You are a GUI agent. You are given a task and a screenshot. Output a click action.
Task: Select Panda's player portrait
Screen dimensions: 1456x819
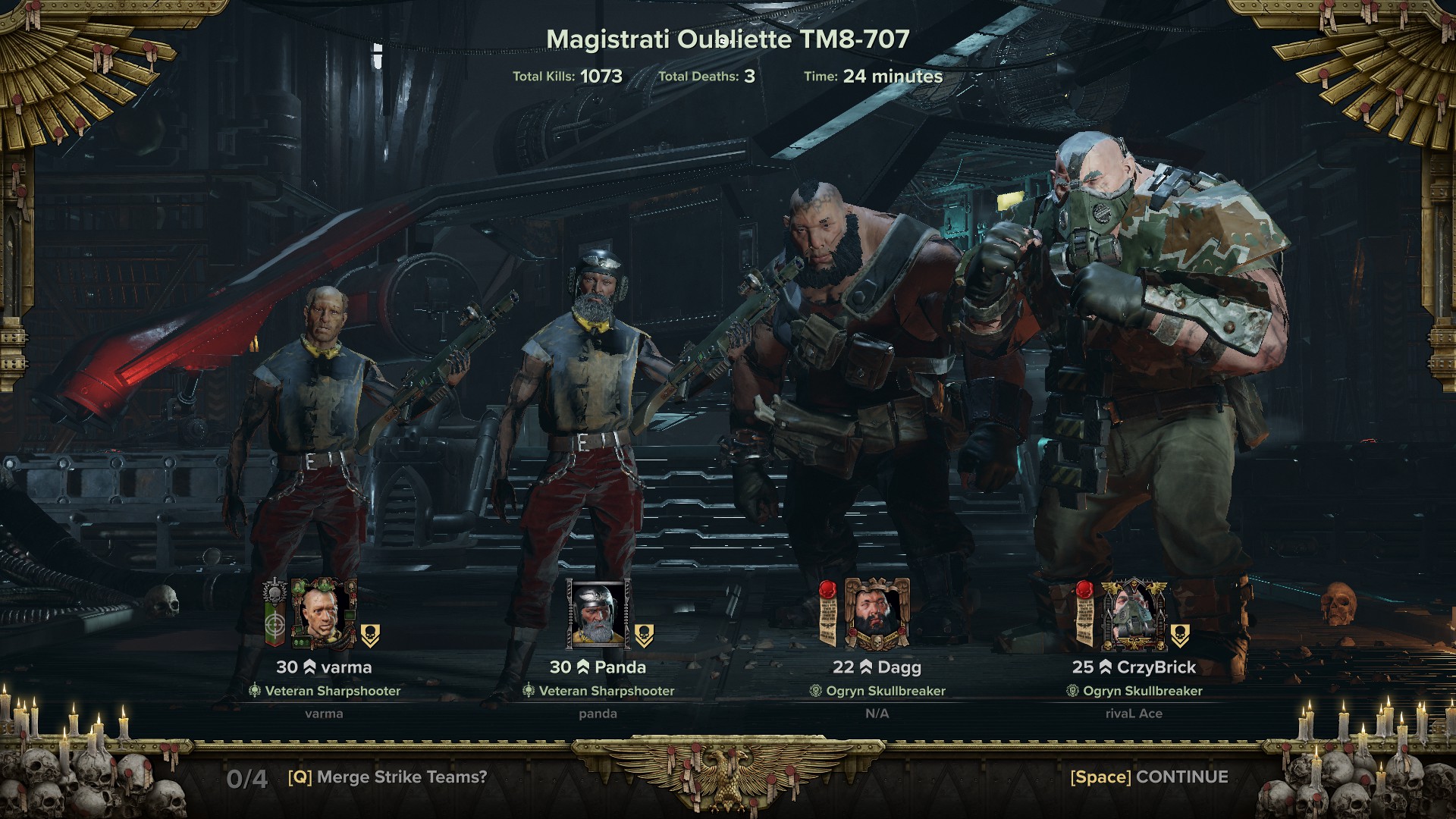pyautogui.click(x=598, y=614)
